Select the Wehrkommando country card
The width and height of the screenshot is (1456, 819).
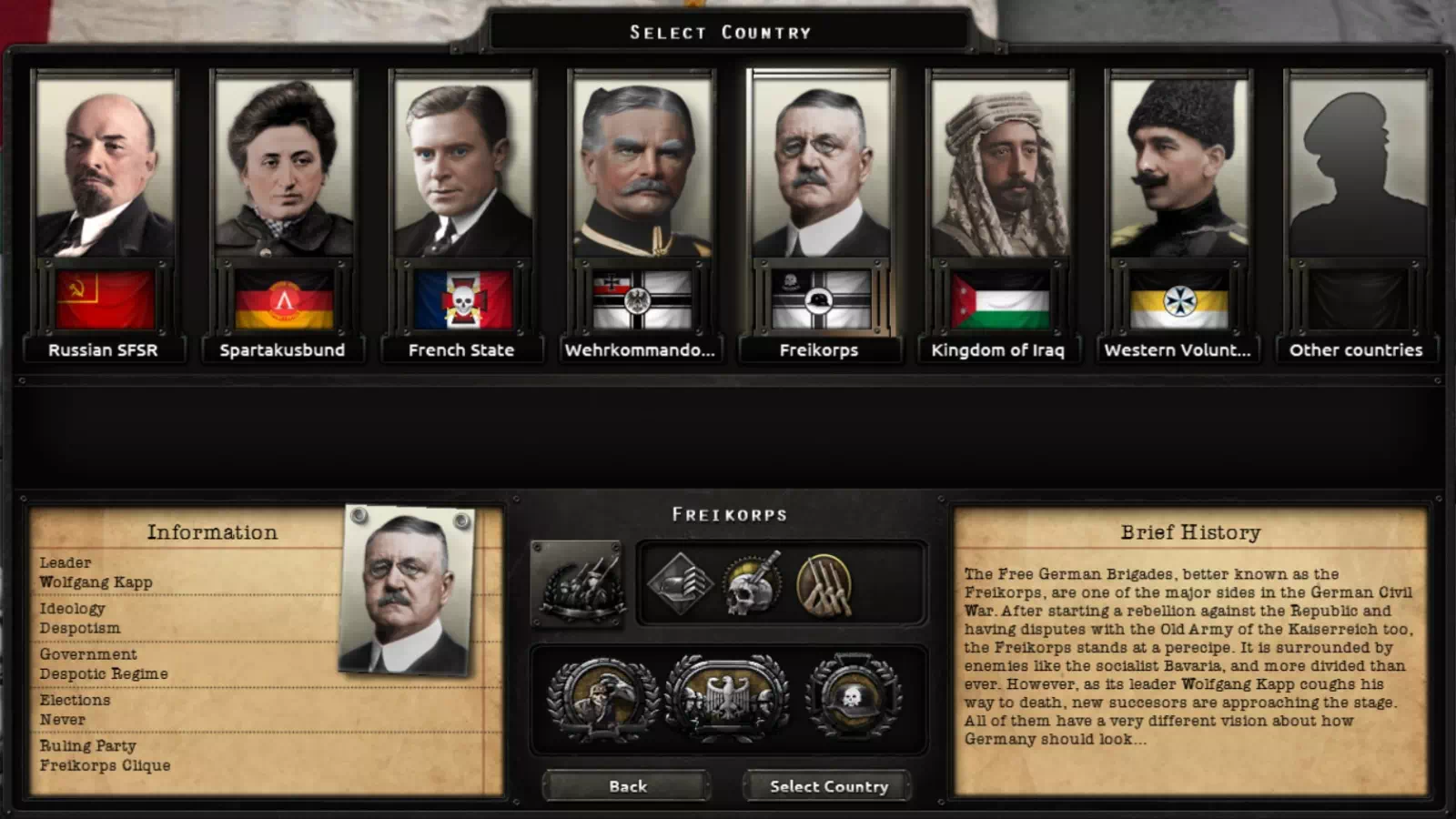tap(642, 168)
